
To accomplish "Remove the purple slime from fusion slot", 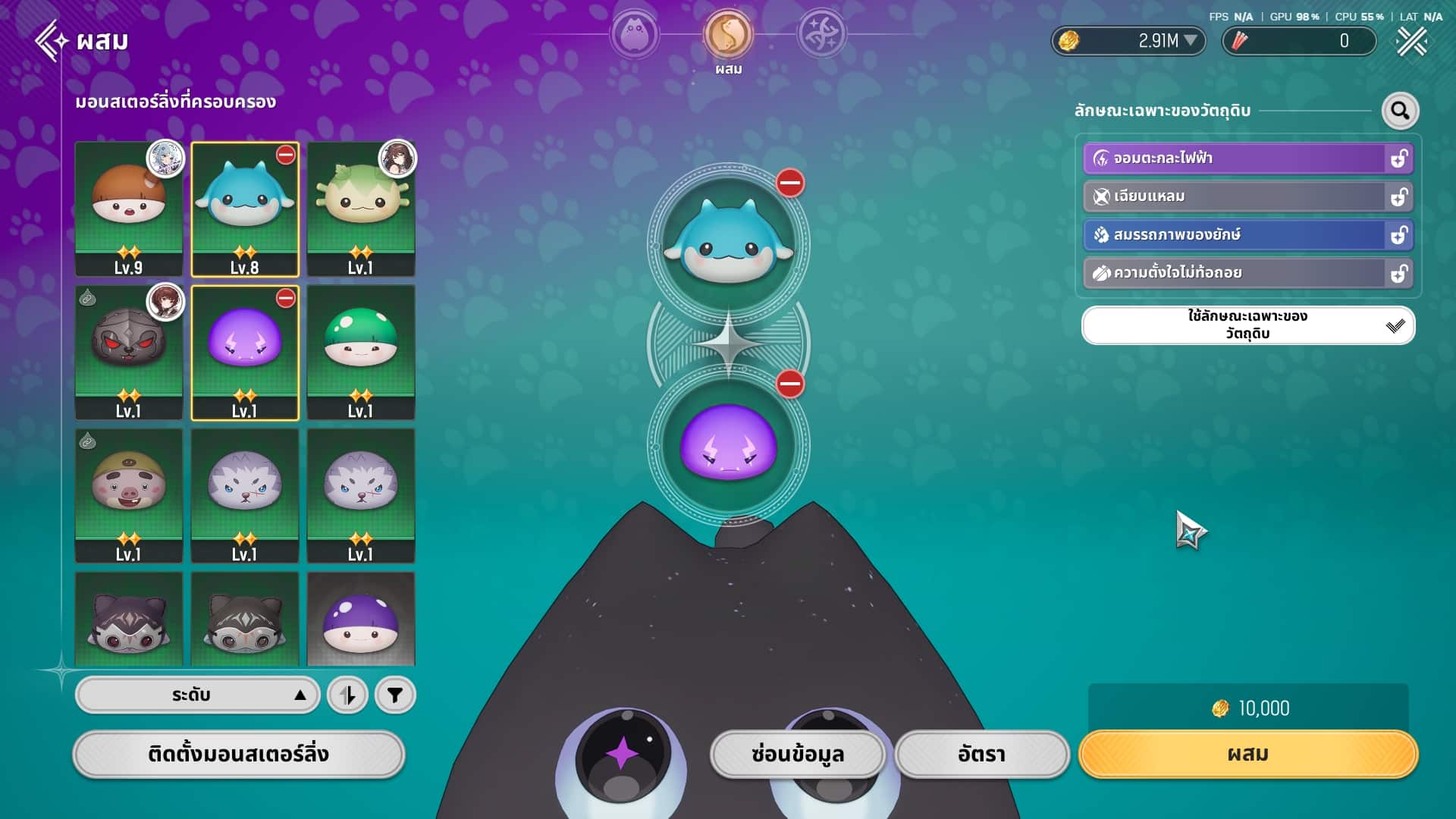I will point(789,384).
